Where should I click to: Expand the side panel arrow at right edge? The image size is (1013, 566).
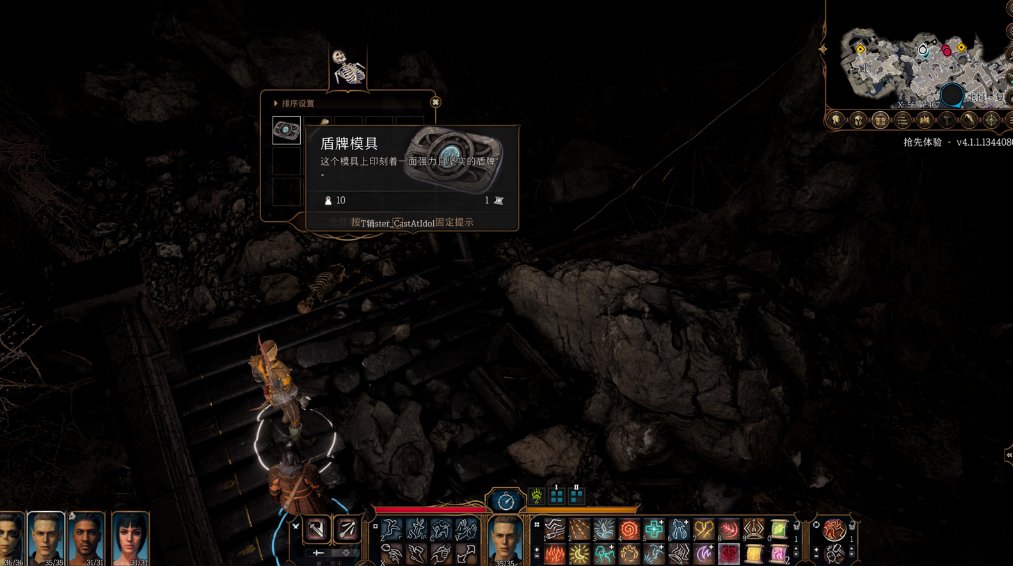click(1007, 454)
